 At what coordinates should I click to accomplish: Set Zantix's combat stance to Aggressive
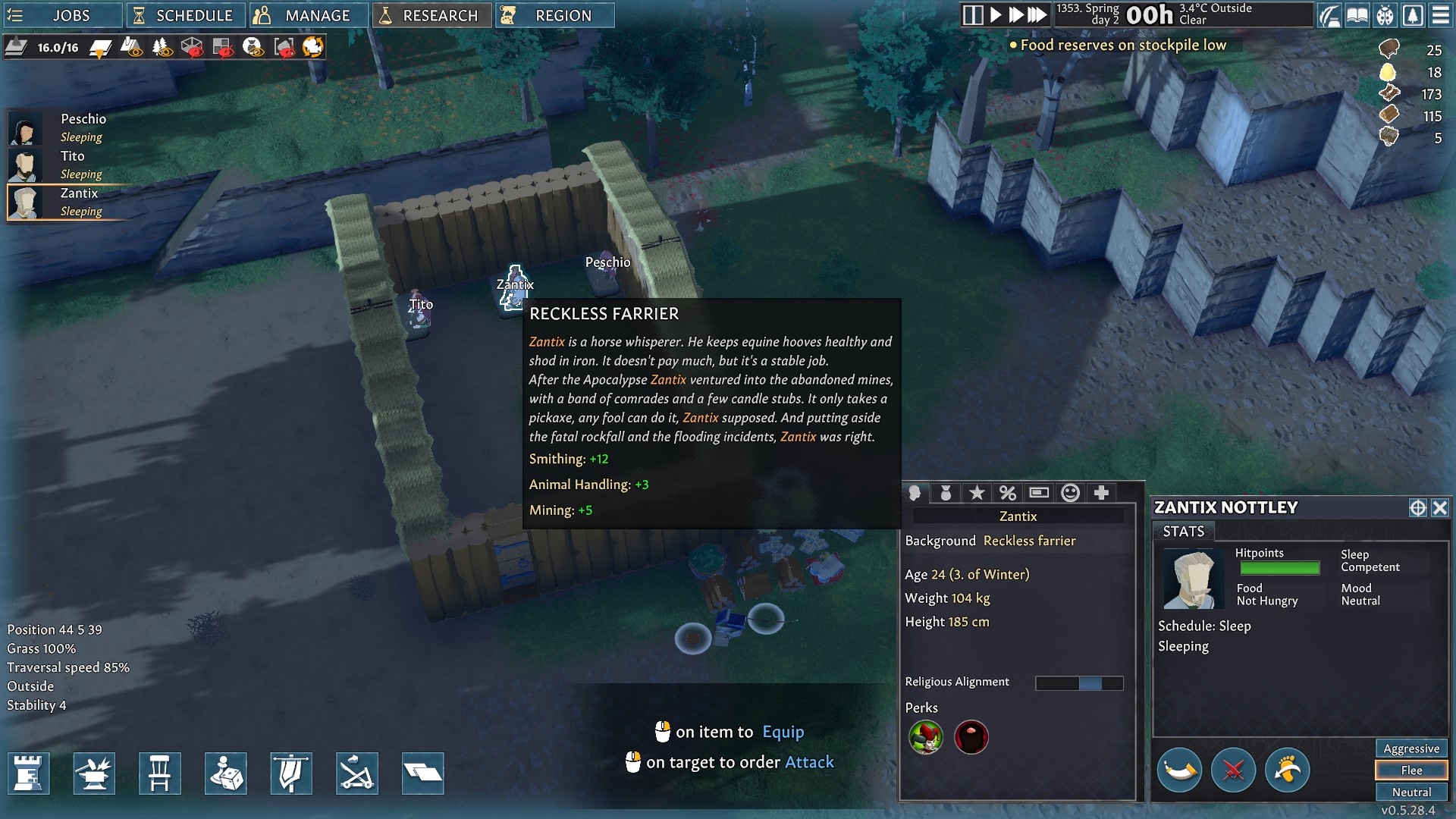tap(1410, 748)
